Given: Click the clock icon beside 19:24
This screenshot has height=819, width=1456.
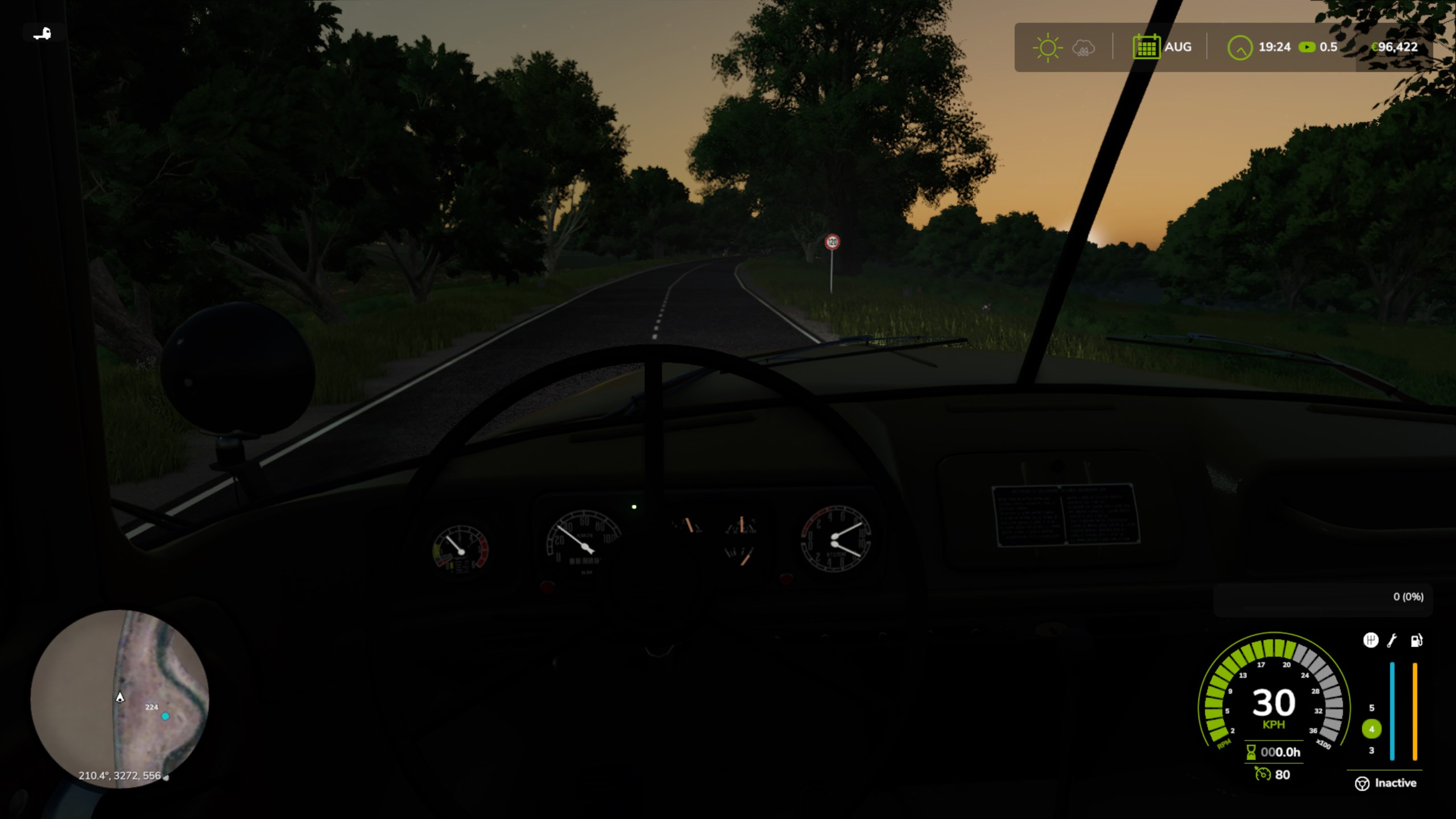Looking at the screenshot, I should tap(1239, 48).
